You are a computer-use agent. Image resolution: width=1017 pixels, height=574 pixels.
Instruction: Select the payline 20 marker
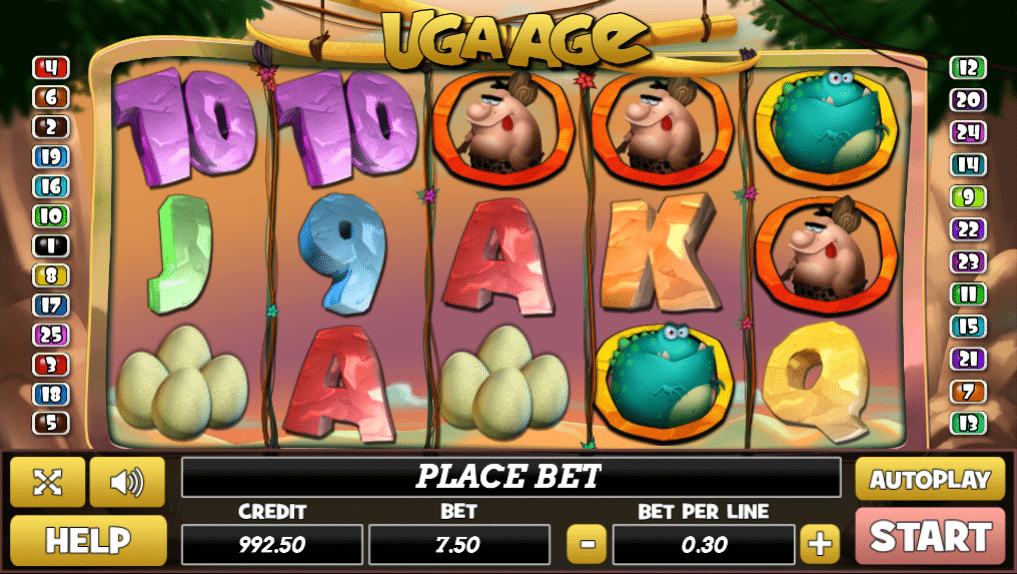(967, 99)
